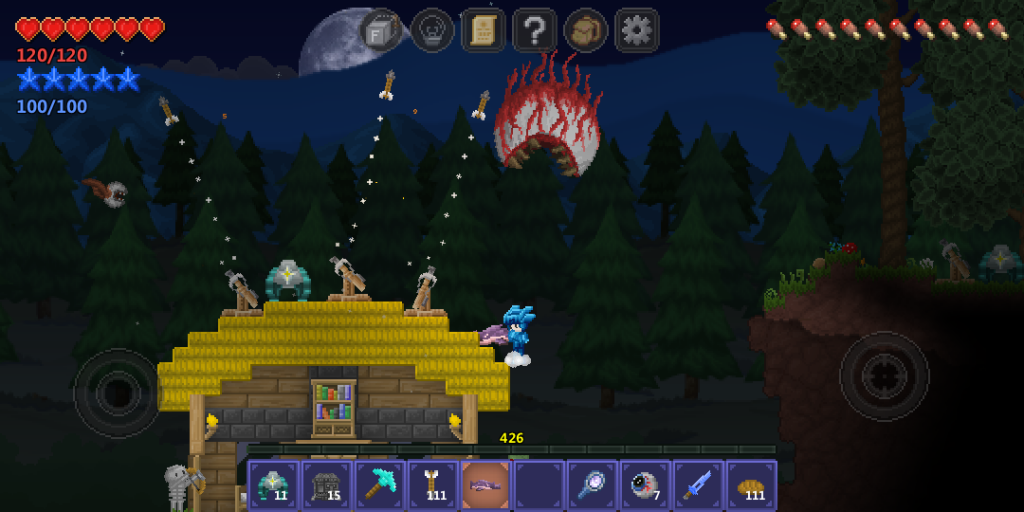Select the furnace hotbar slot
The height and width of the screenshot is (512, 1024).
pos(326,485)
